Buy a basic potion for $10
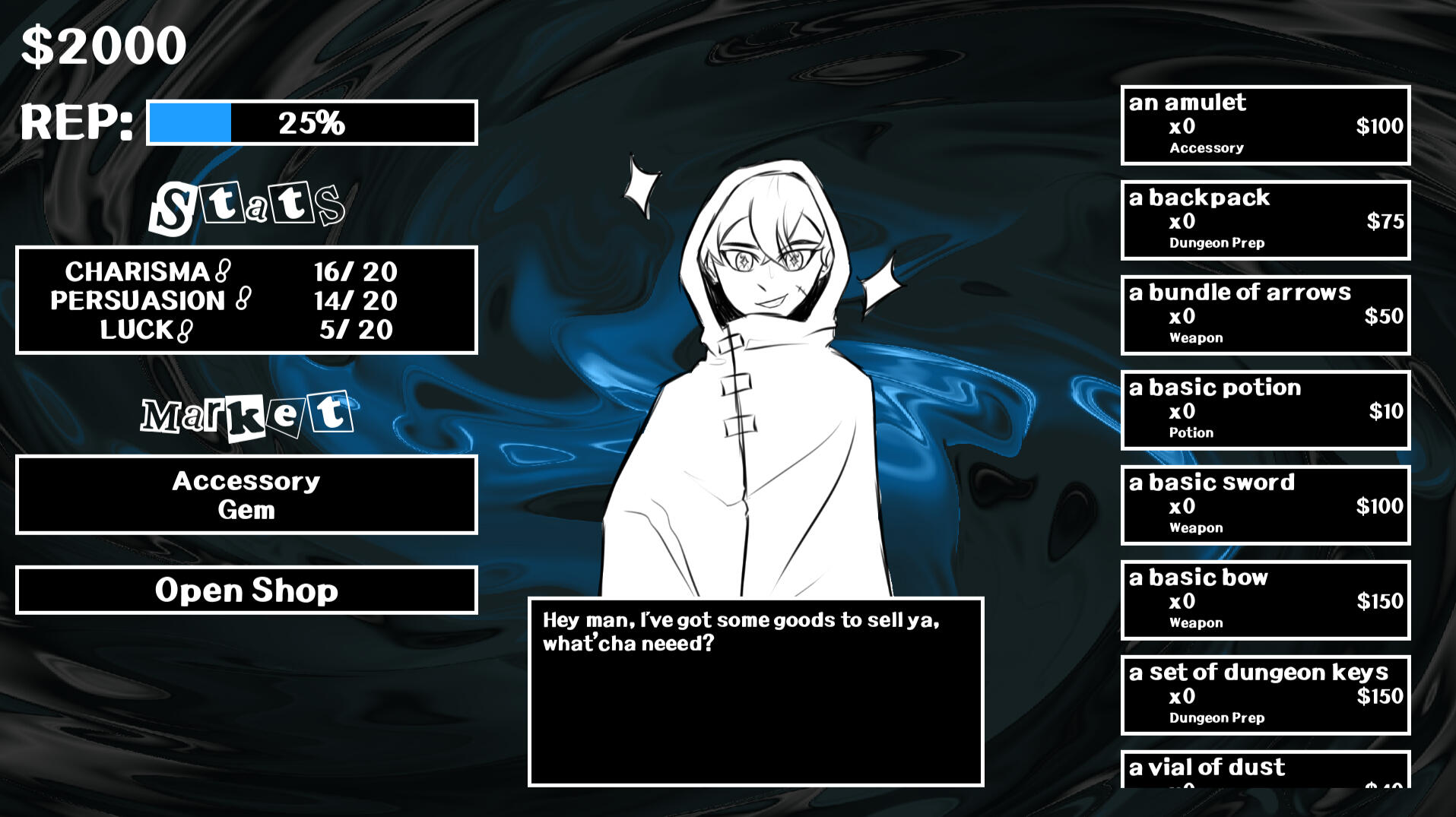Image resolution: width=1456 pixels, height=817 pixels. coord(1265,410)
